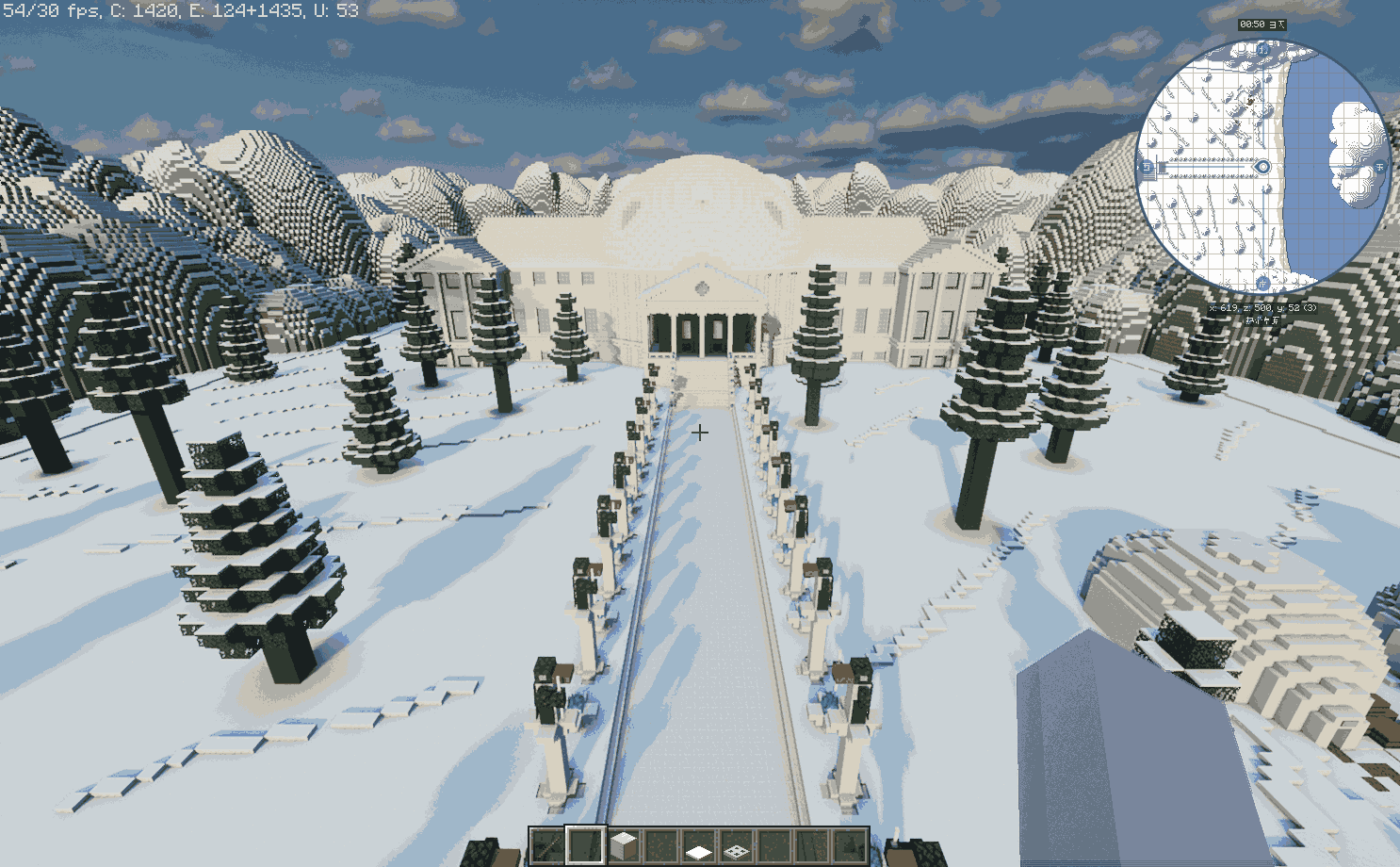The image size is (1400, 867).
Task: Click the west compass marker on the minimap
Action: click(x=1147, y=168)
